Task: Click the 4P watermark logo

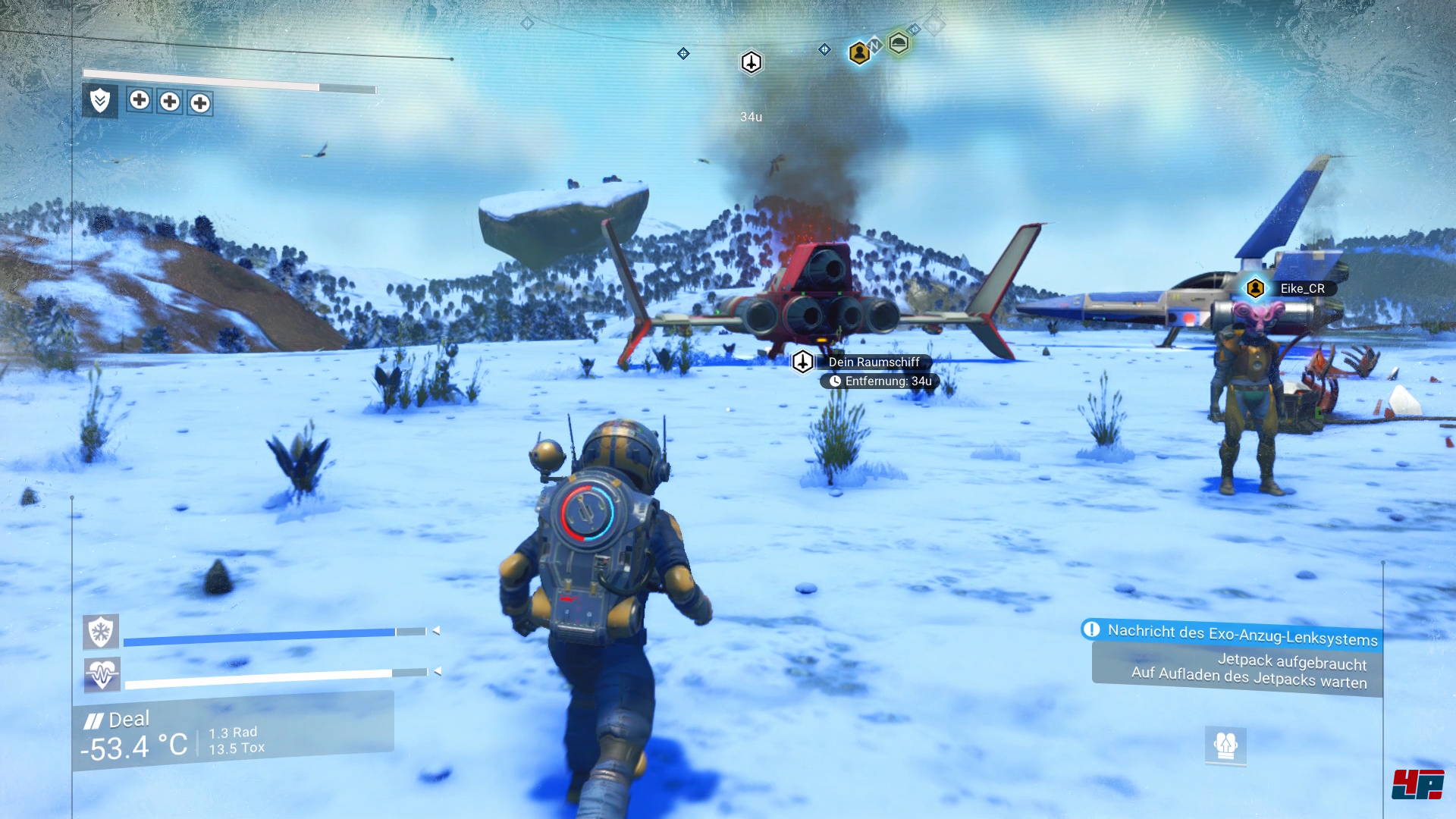Action: (1417, 784)
